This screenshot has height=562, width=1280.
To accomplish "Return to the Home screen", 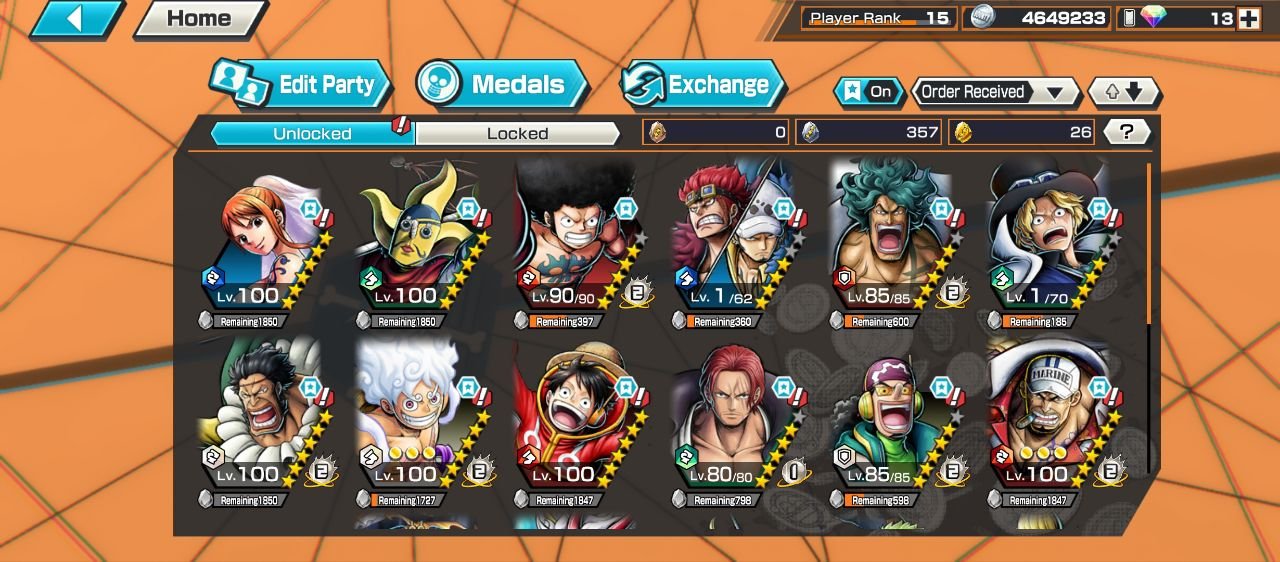I will [x=199, y=19].
